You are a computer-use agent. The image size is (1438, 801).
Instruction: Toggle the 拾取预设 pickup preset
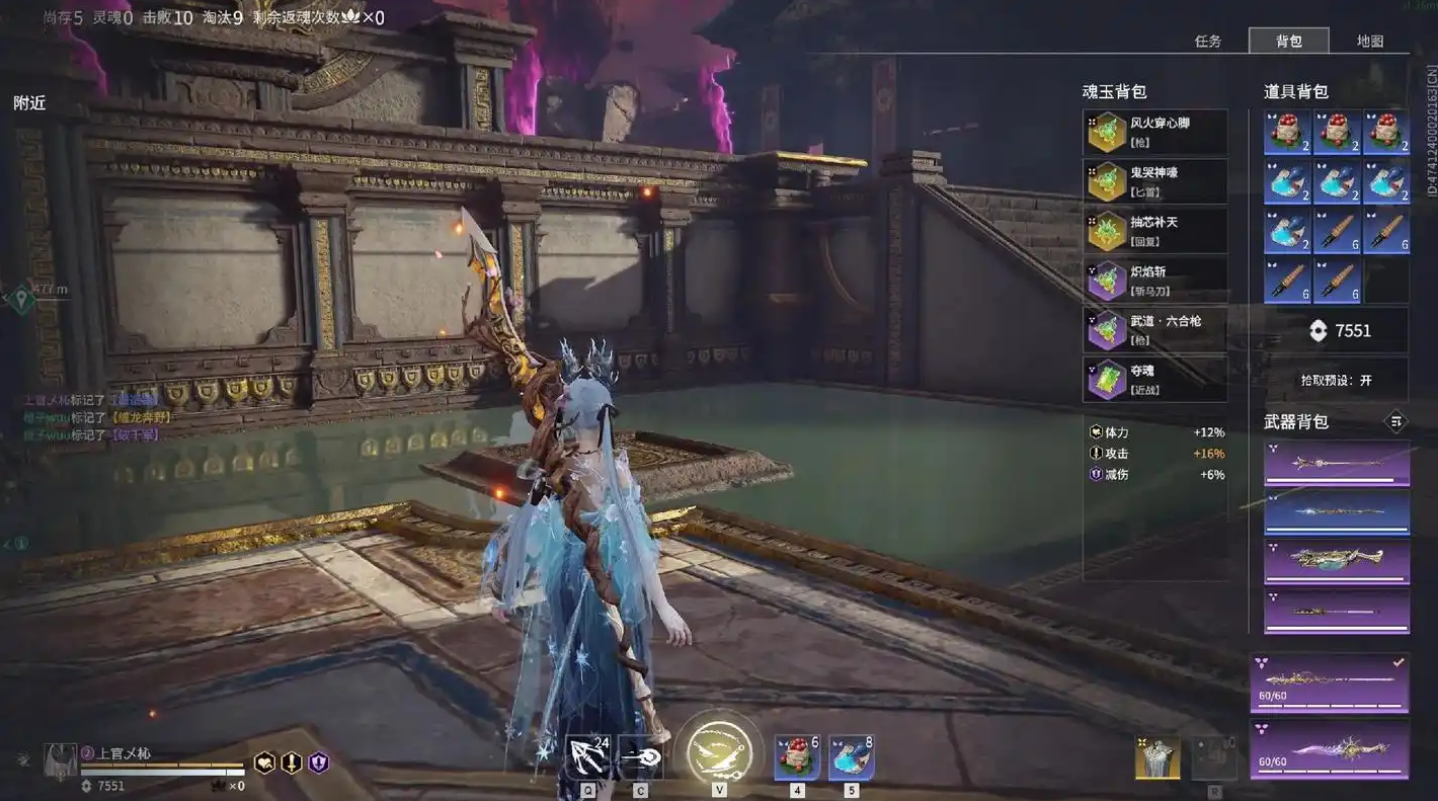click(x=1336, y=380)
